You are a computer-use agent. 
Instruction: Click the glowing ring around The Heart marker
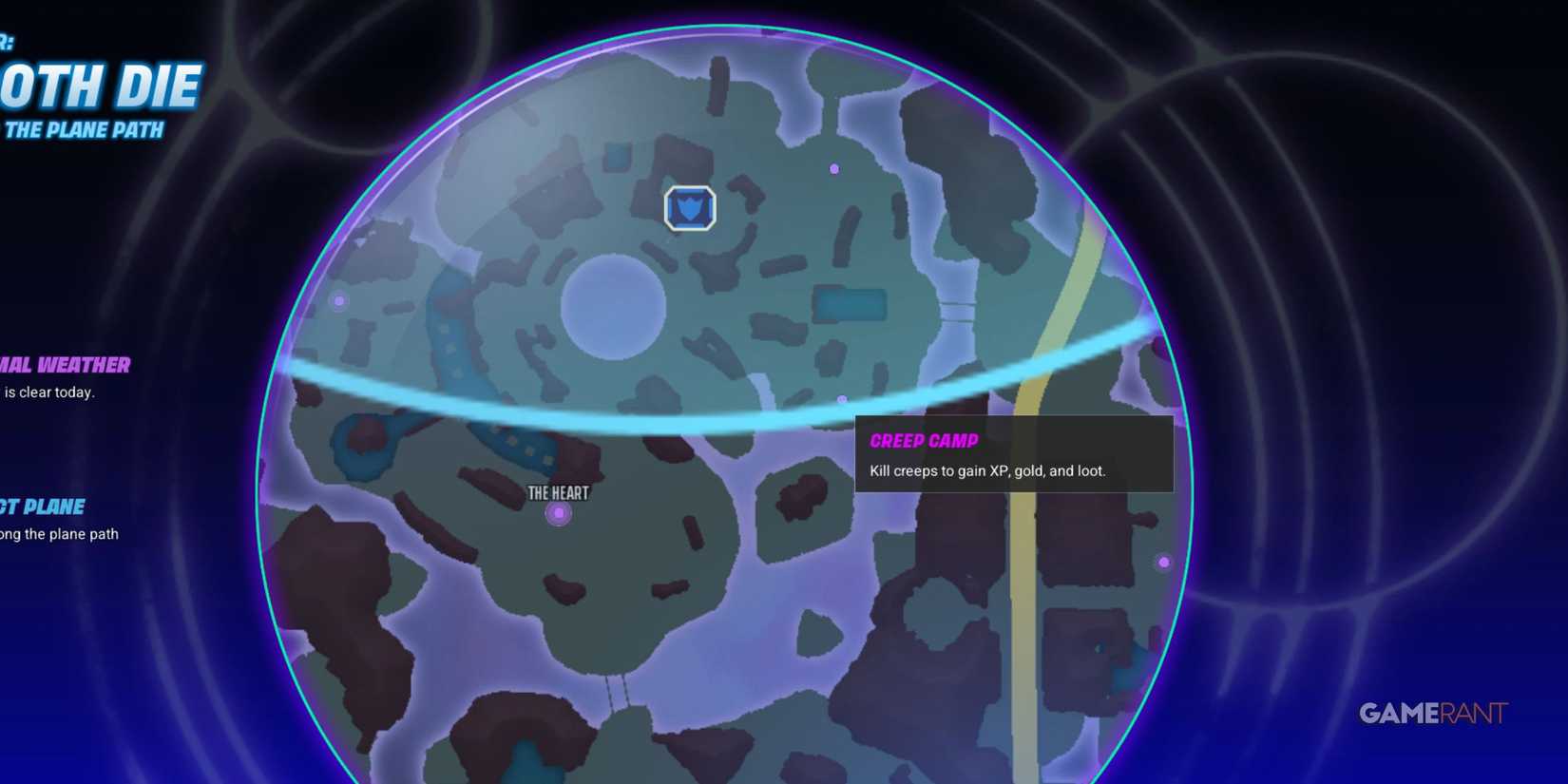tap(558, 512)
